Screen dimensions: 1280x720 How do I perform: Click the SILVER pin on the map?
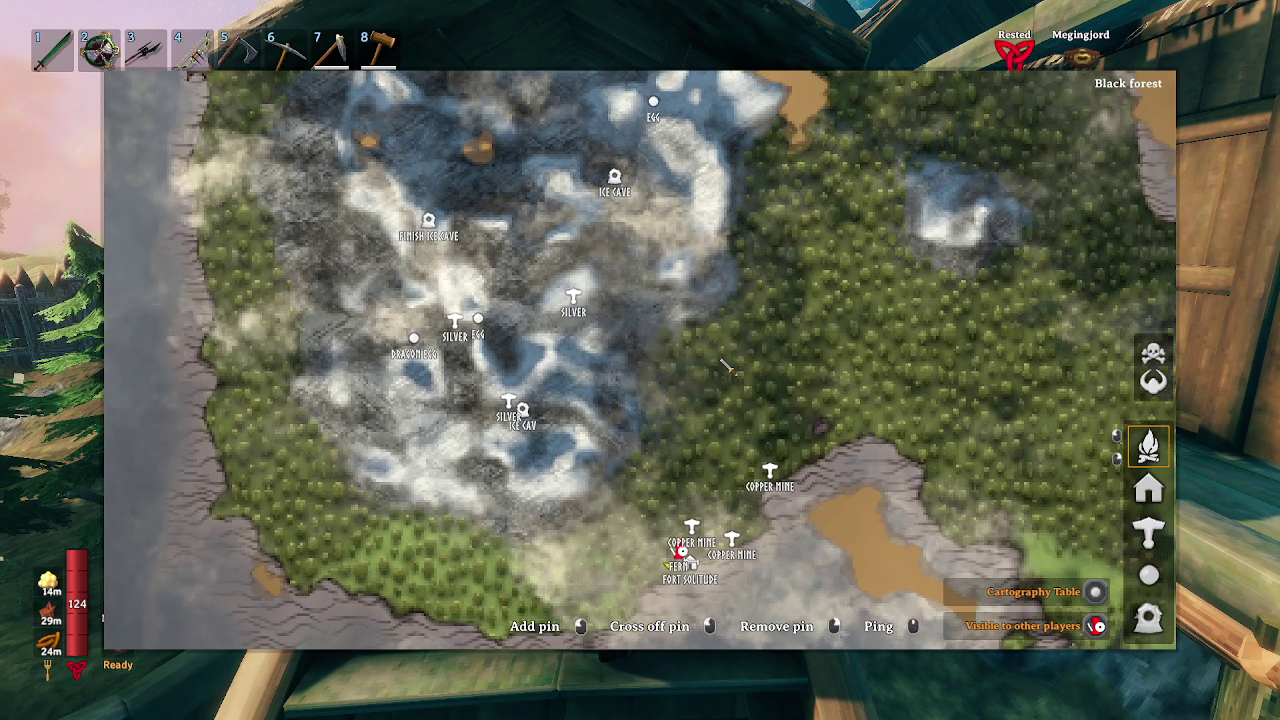(572, 297)
